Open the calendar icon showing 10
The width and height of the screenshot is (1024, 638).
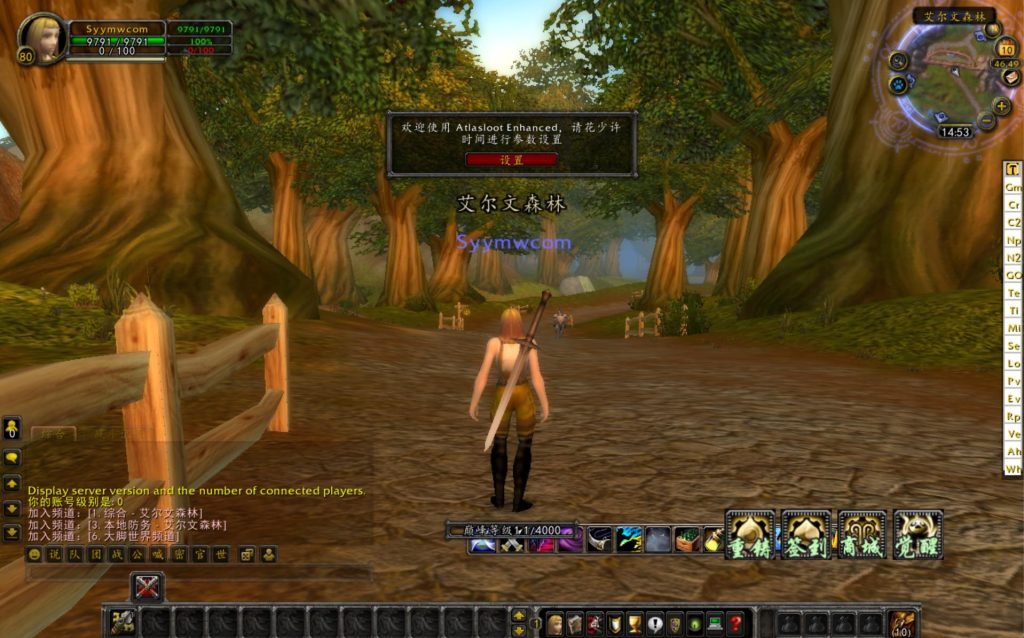(x=1006, y=48)
